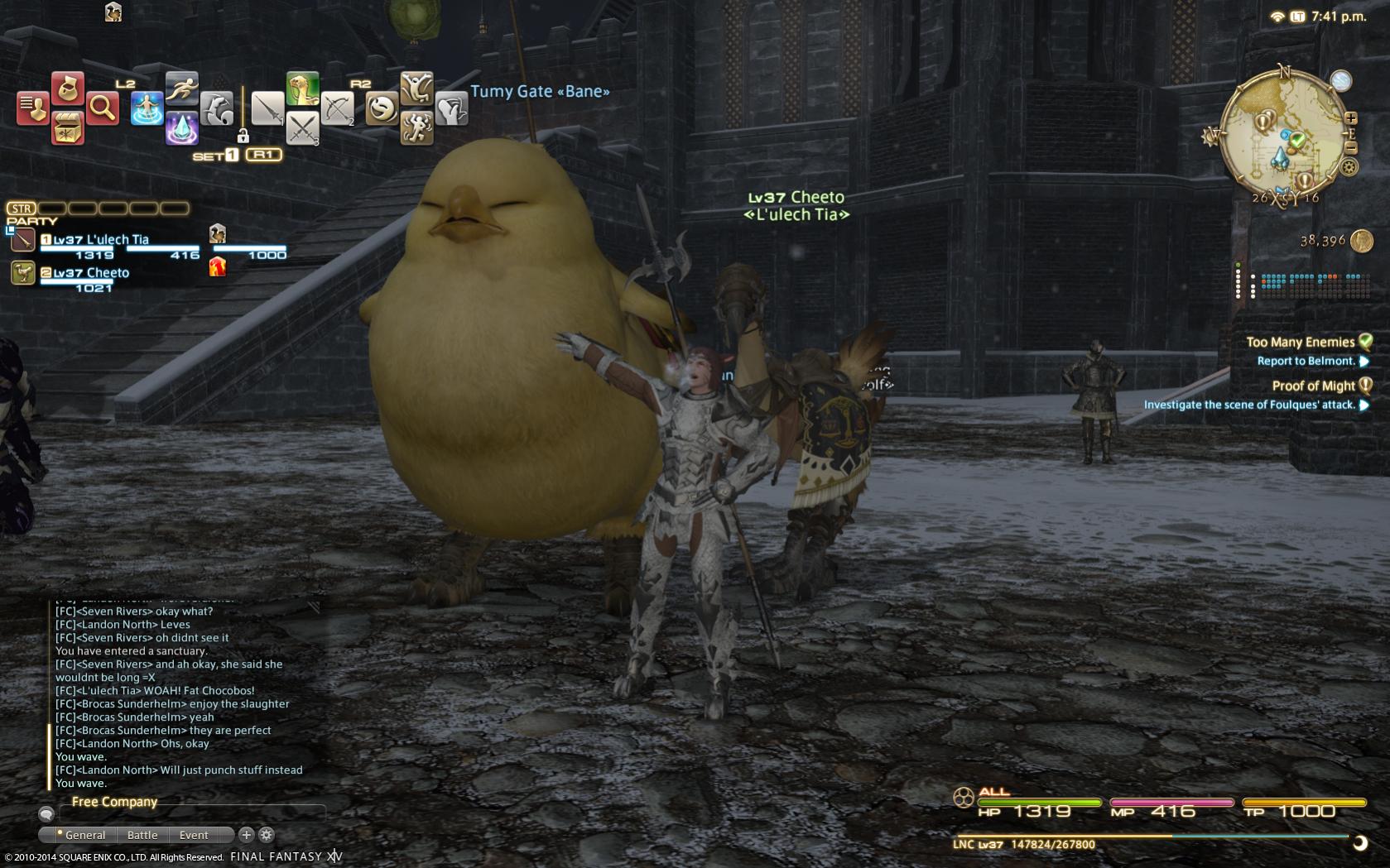Switch to the Battle chat tab
Viewport: 1390px width, 868px height.
pos(142,835)
